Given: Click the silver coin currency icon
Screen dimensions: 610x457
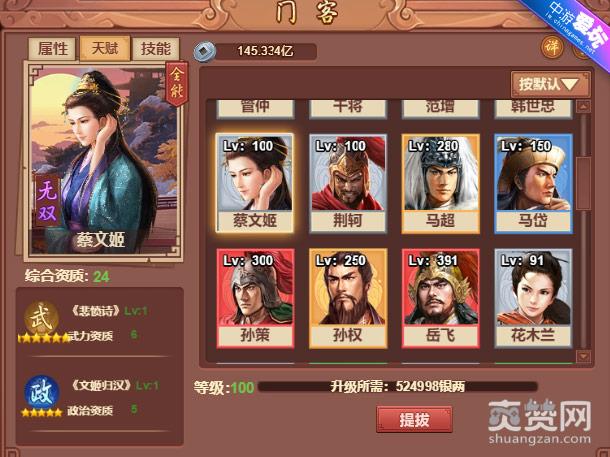Looking at the screenshot, I should click(203, 49).
